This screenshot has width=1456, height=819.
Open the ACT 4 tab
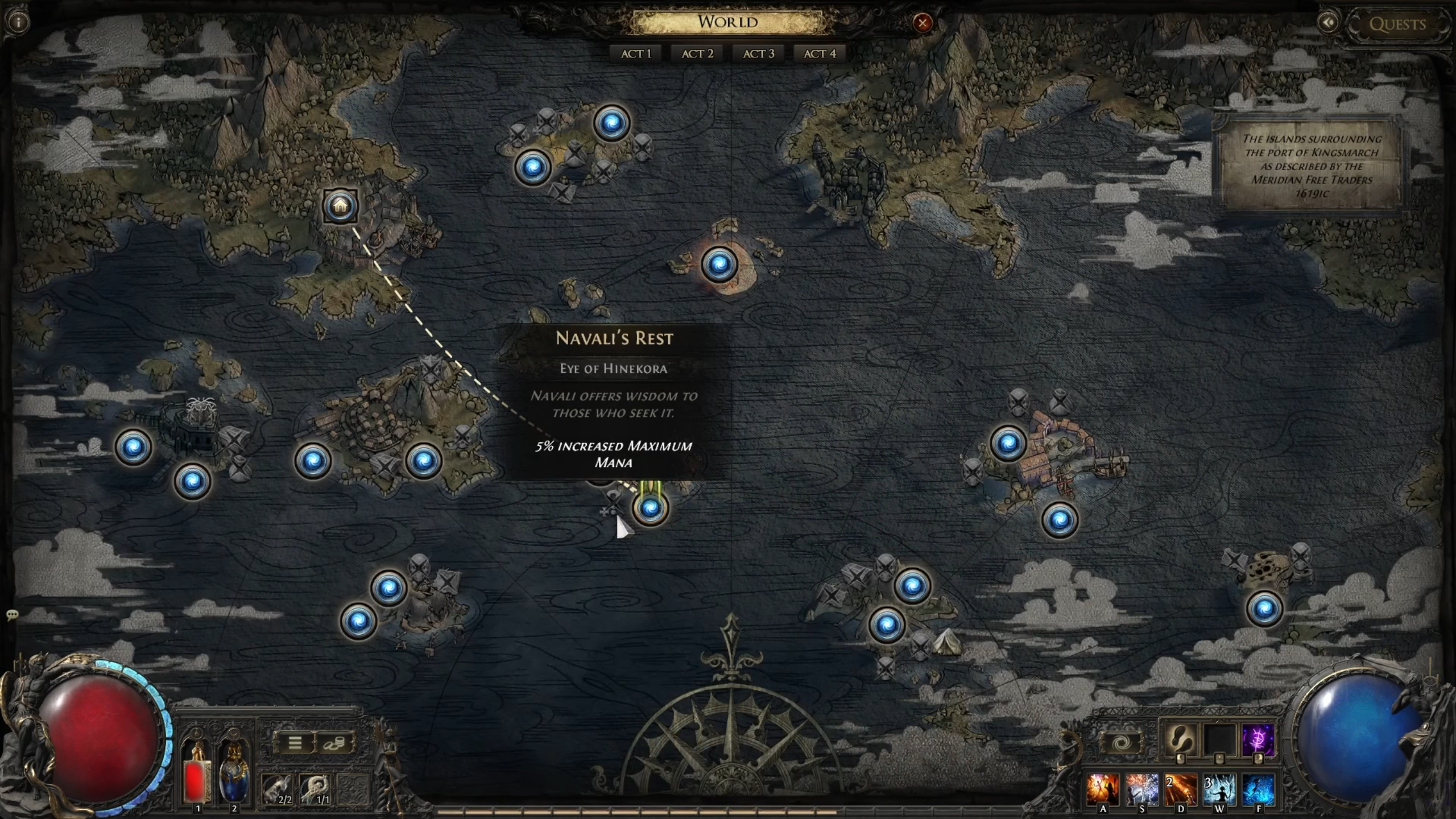click(819, 53)
